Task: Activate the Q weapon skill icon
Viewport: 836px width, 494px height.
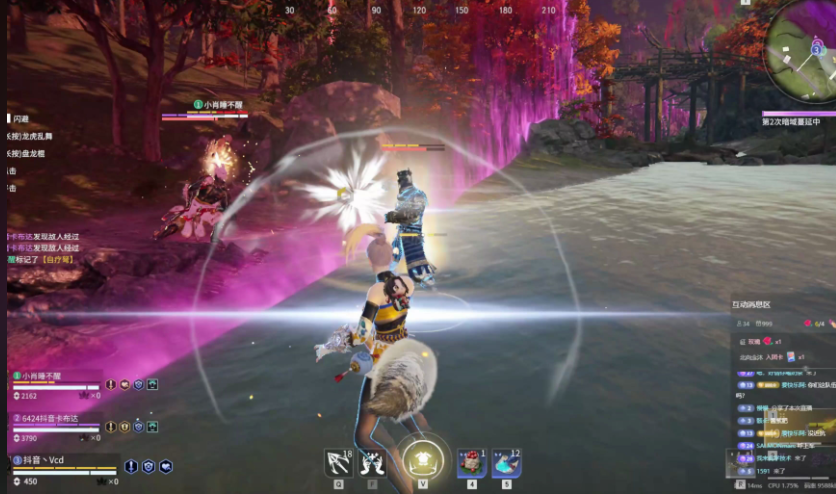Action: (340, 462)
